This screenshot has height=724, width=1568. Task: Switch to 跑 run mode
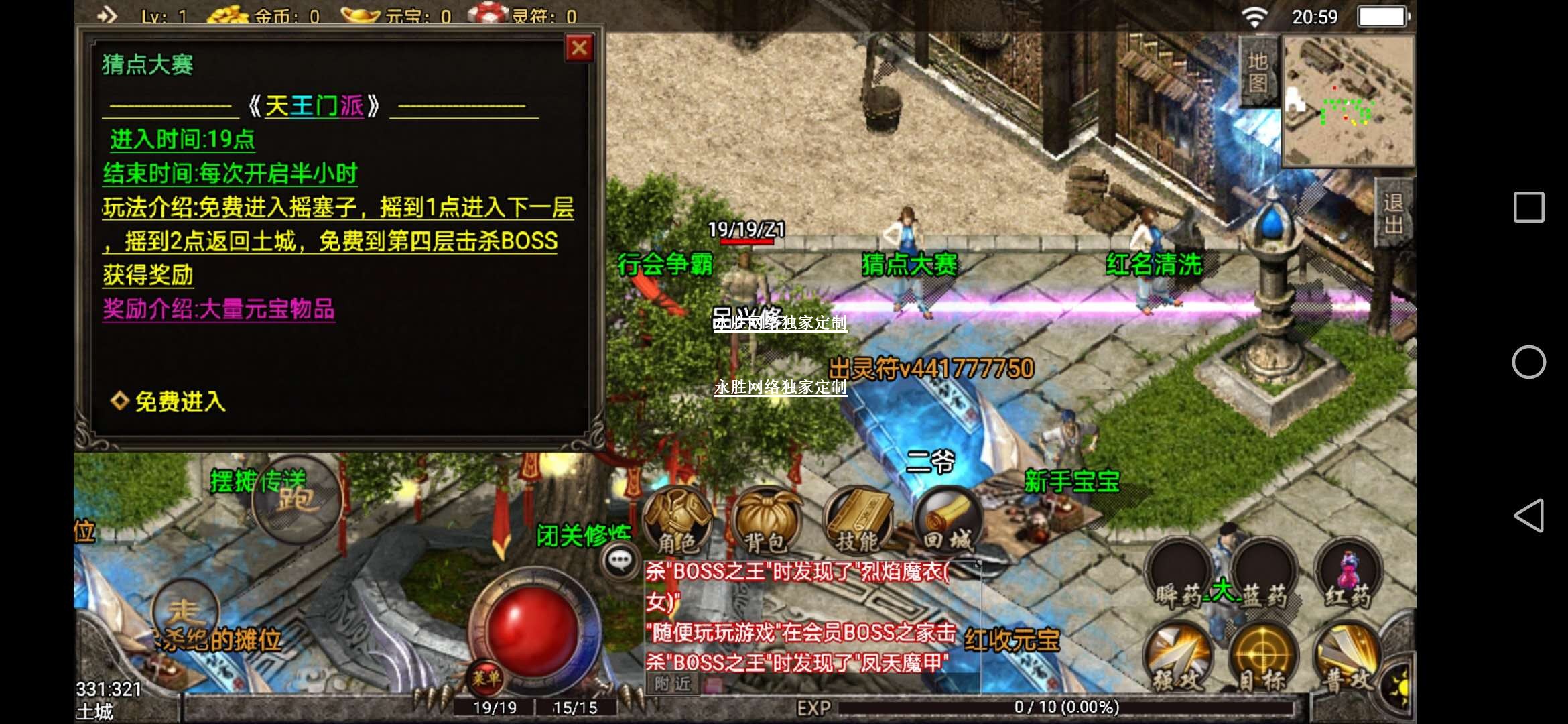[296, 499]
